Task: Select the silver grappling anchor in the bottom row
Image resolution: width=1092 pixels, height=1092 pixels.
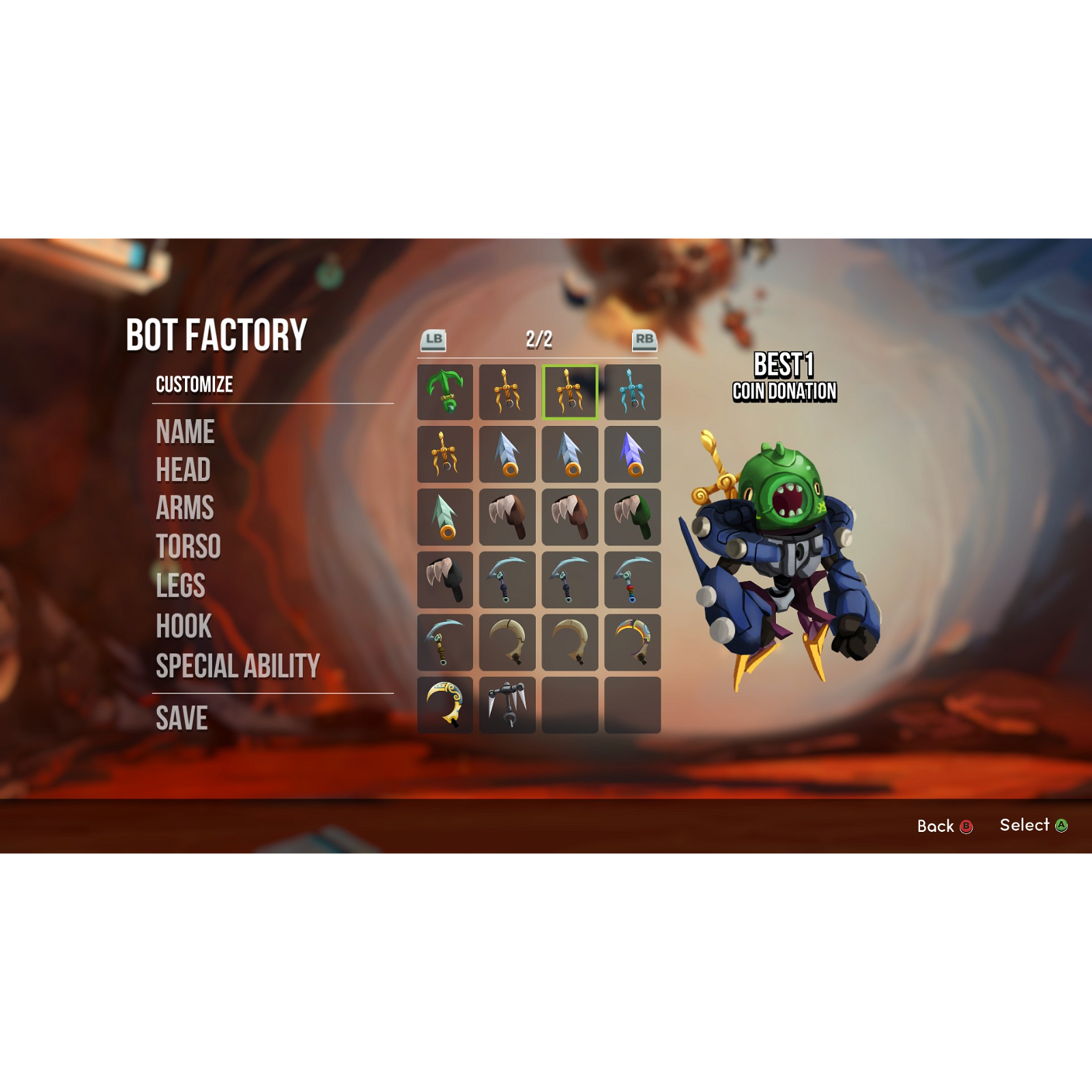Action: pos(506,703)
